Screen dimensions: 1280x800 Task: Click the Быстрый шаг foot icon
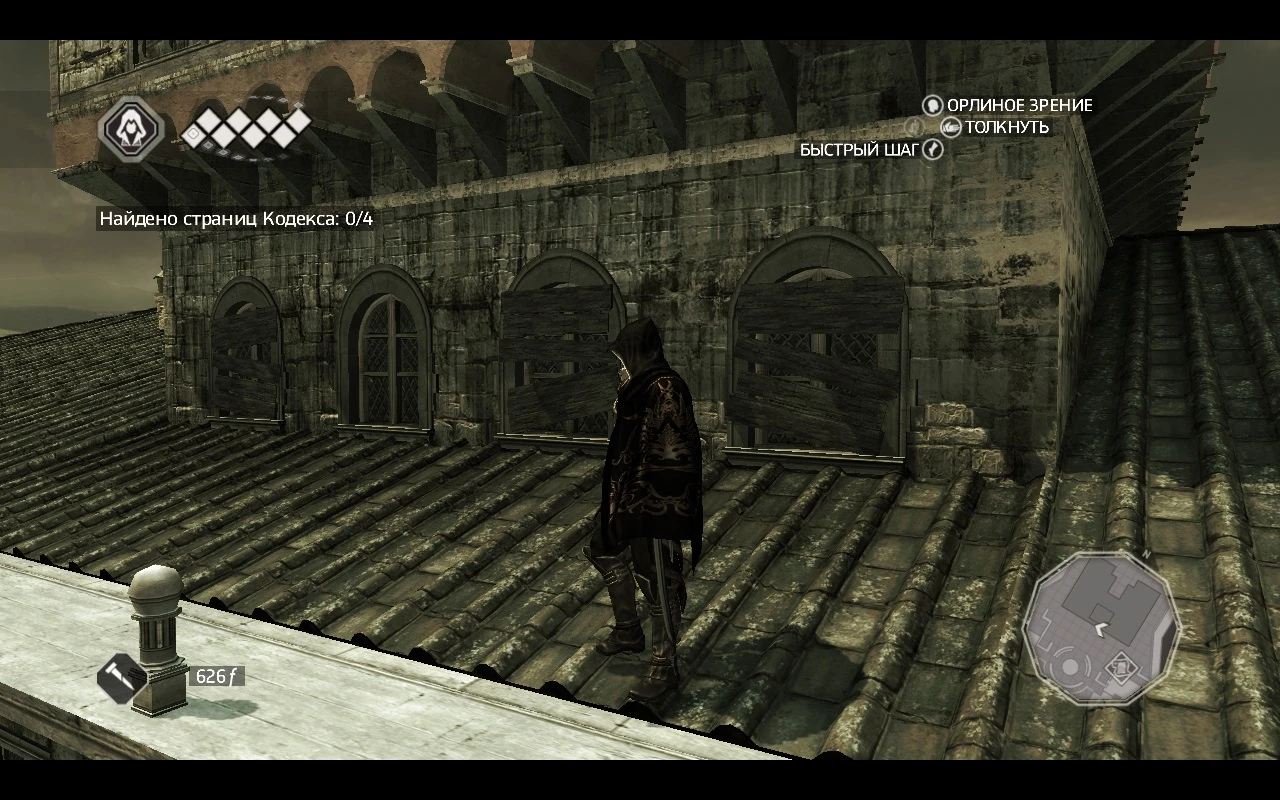tap(933, 148)
